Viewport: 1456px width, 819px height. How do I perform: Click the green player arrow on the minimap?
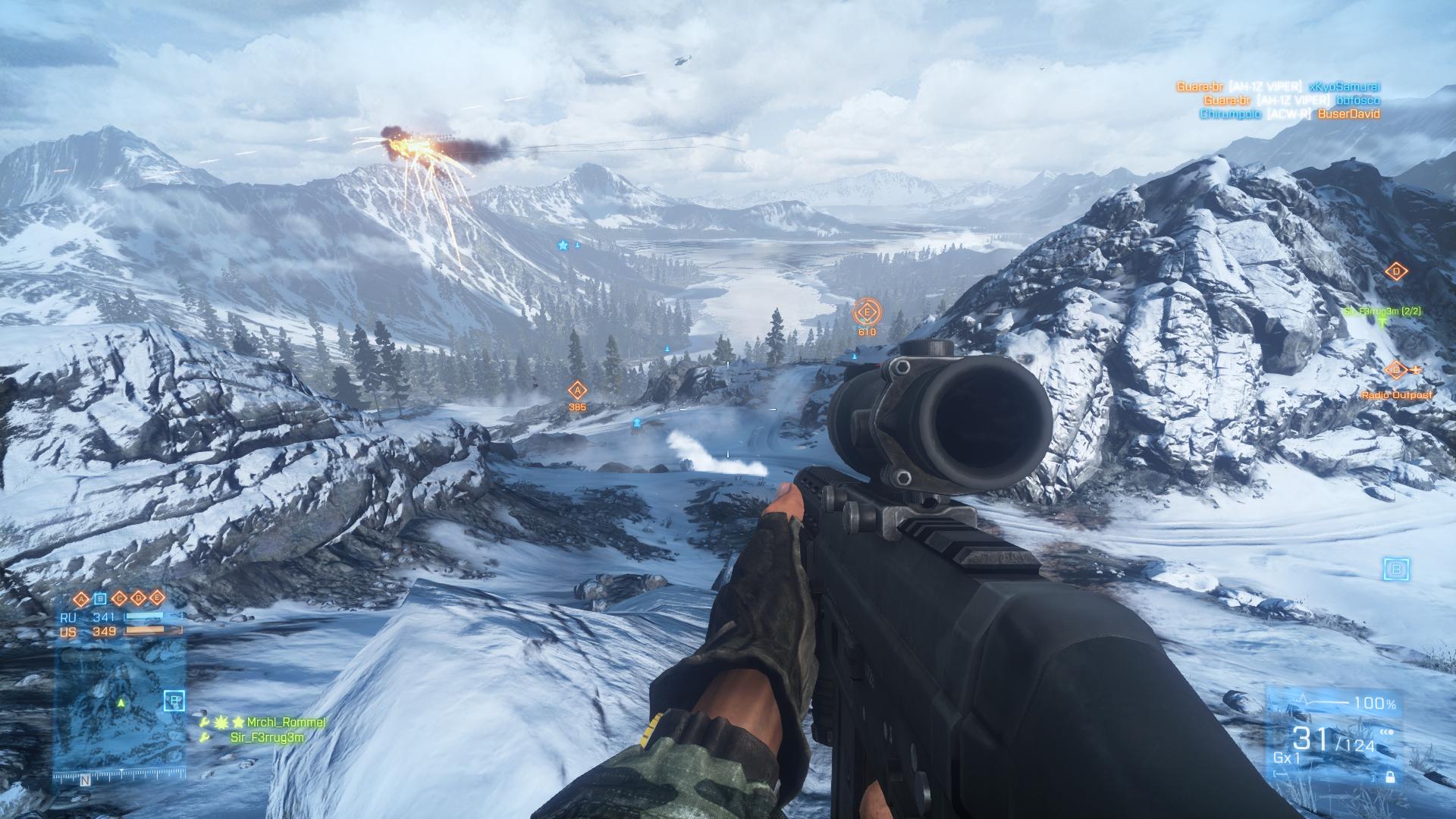tap(120, 703)
